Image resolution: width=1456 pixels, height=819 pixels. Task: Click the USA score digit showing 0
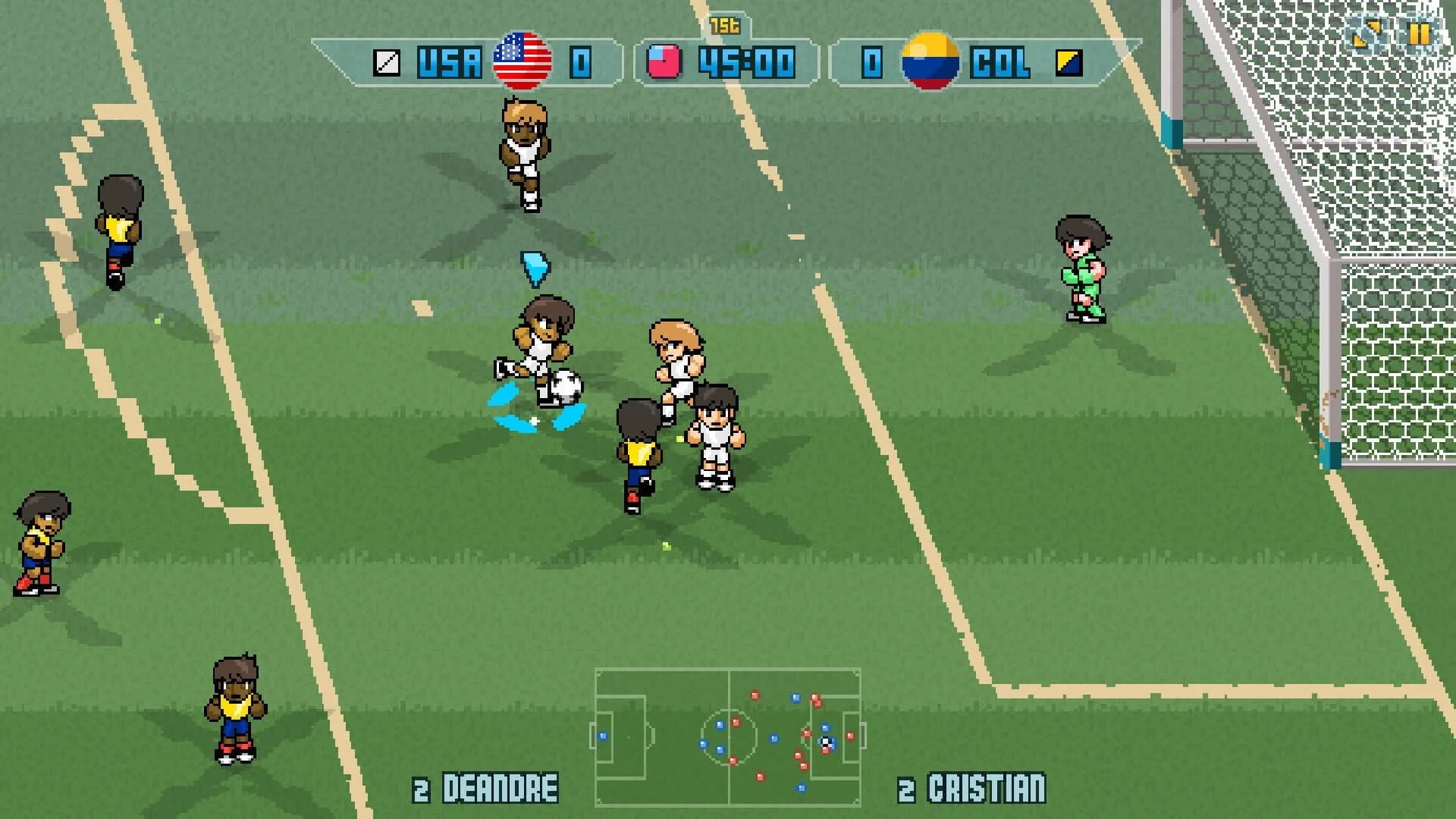coord(578,61)
